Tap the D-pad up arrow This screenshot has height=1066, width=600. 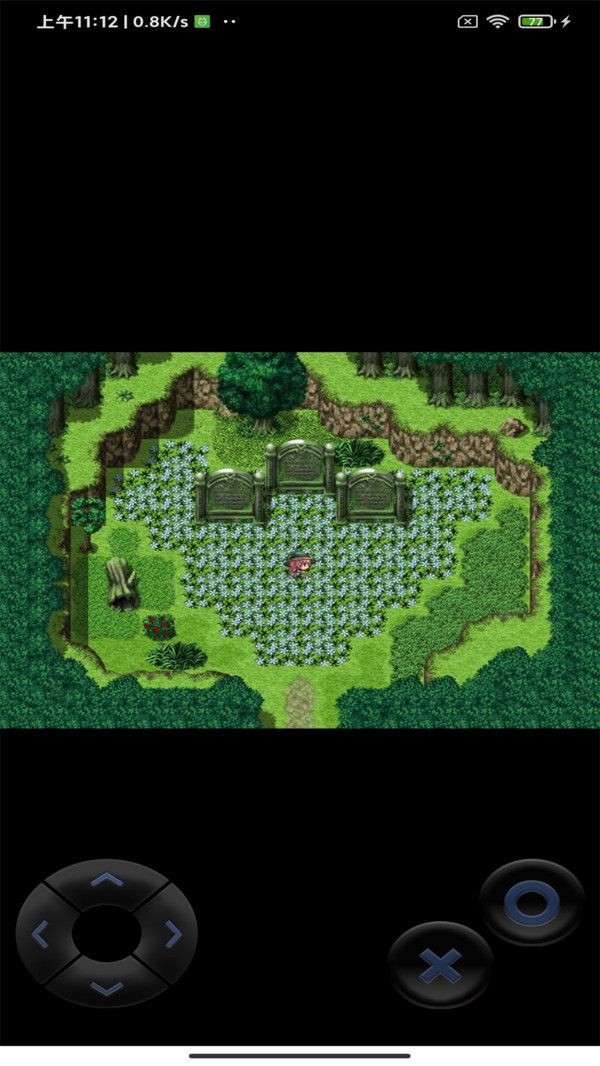107,880
